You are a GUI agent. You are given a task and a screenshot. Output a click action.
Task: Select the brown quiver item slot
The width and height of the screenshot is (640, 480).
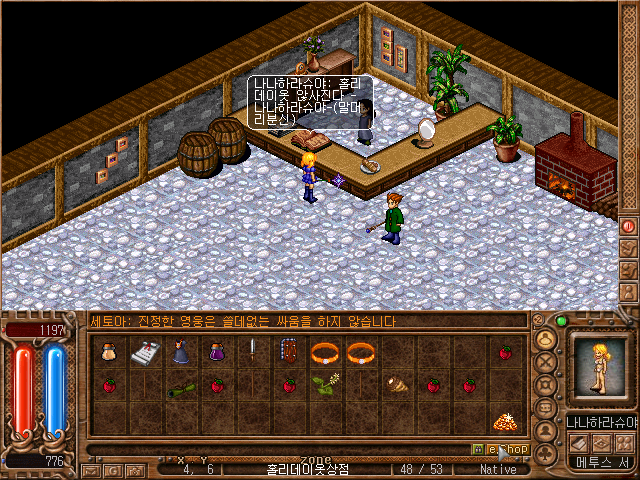coord(289,353)
